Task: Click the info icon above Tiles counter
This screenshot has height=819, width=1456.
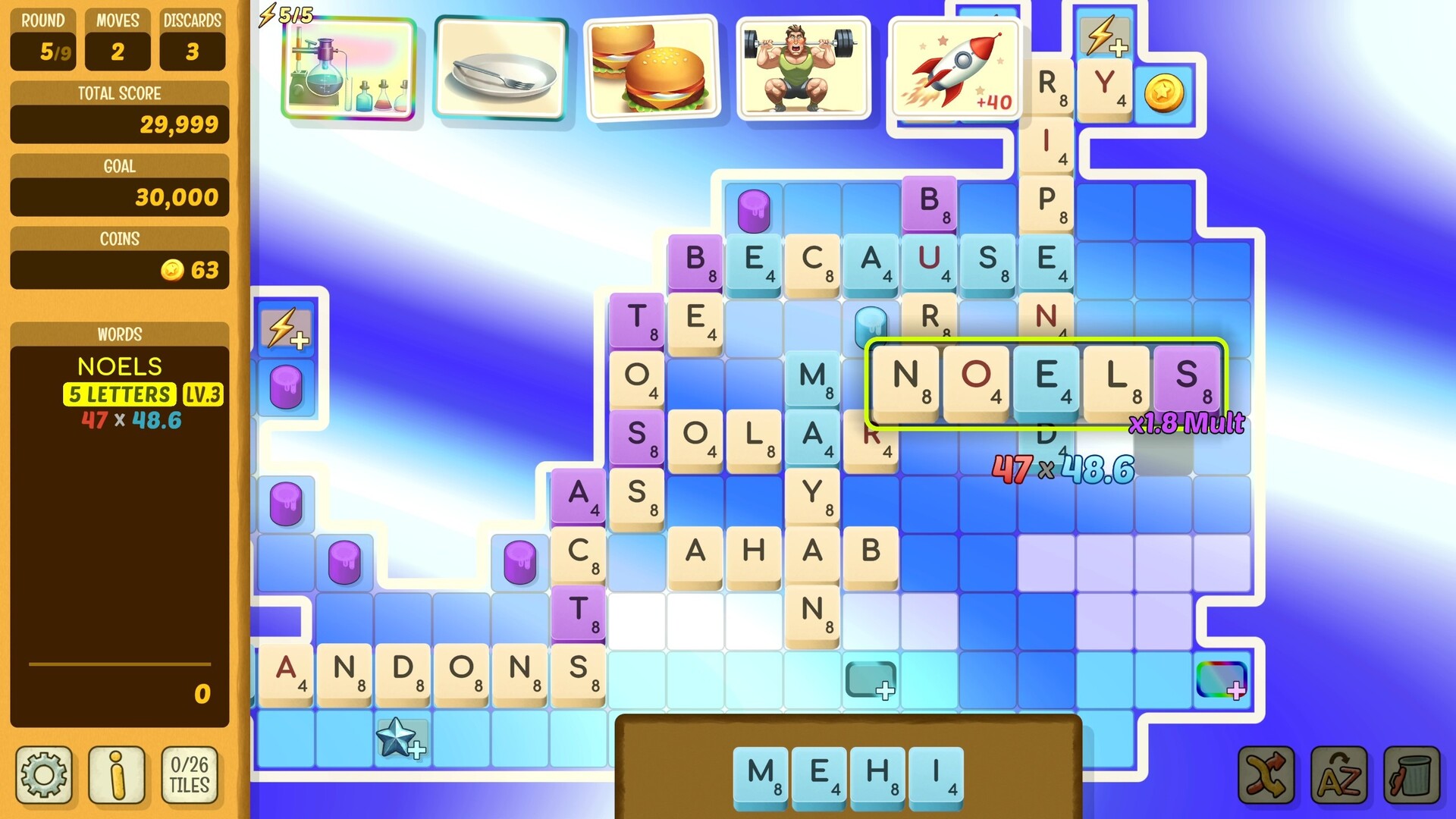Action: pos(118,775)
